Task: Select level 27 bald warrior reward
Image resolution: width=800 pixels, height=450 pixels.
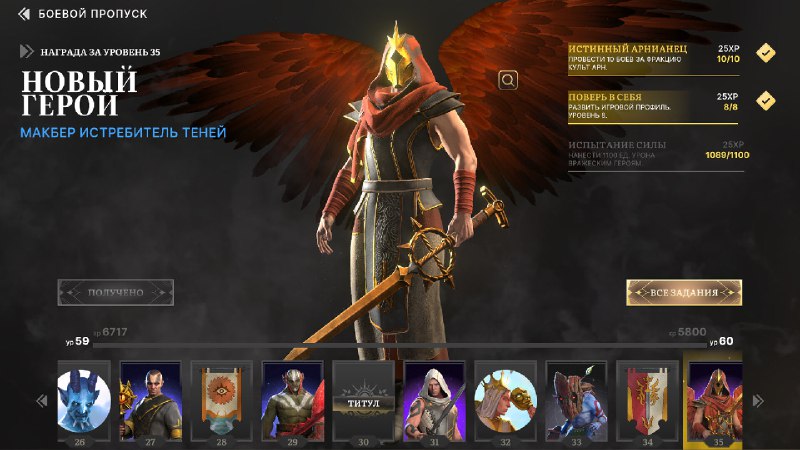Action: [151, 398]
